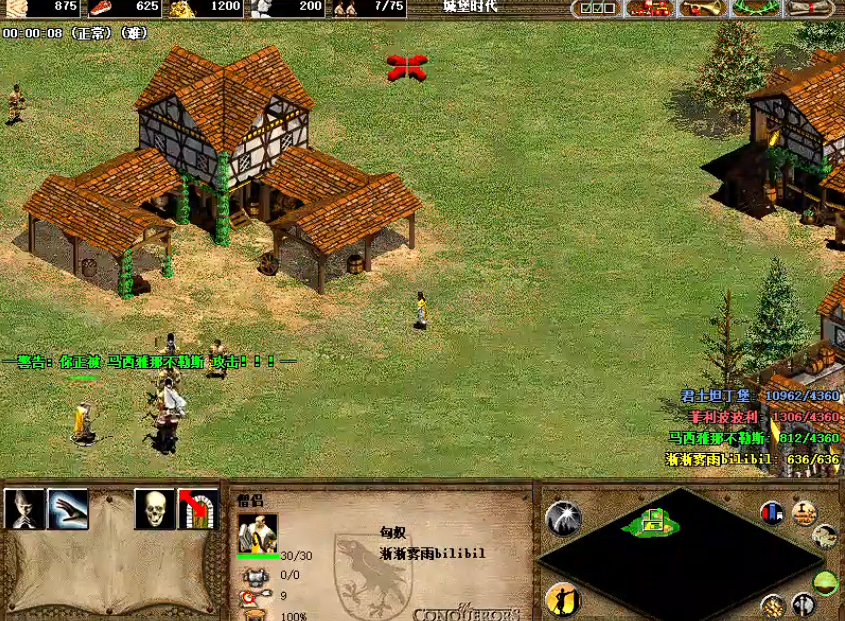Image resolution: width=845 pixels, height=621 pixels.
Task: Click the skull delete unit command
Action: 155,509
